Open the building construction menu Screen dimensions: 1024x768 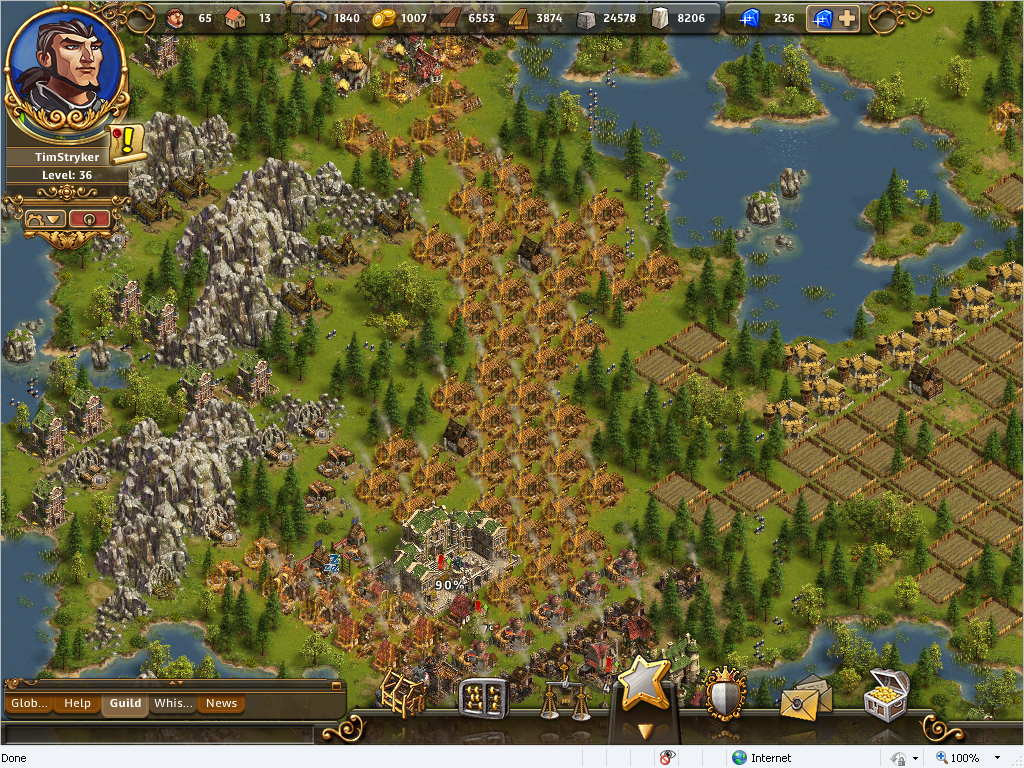pos(403,693)
